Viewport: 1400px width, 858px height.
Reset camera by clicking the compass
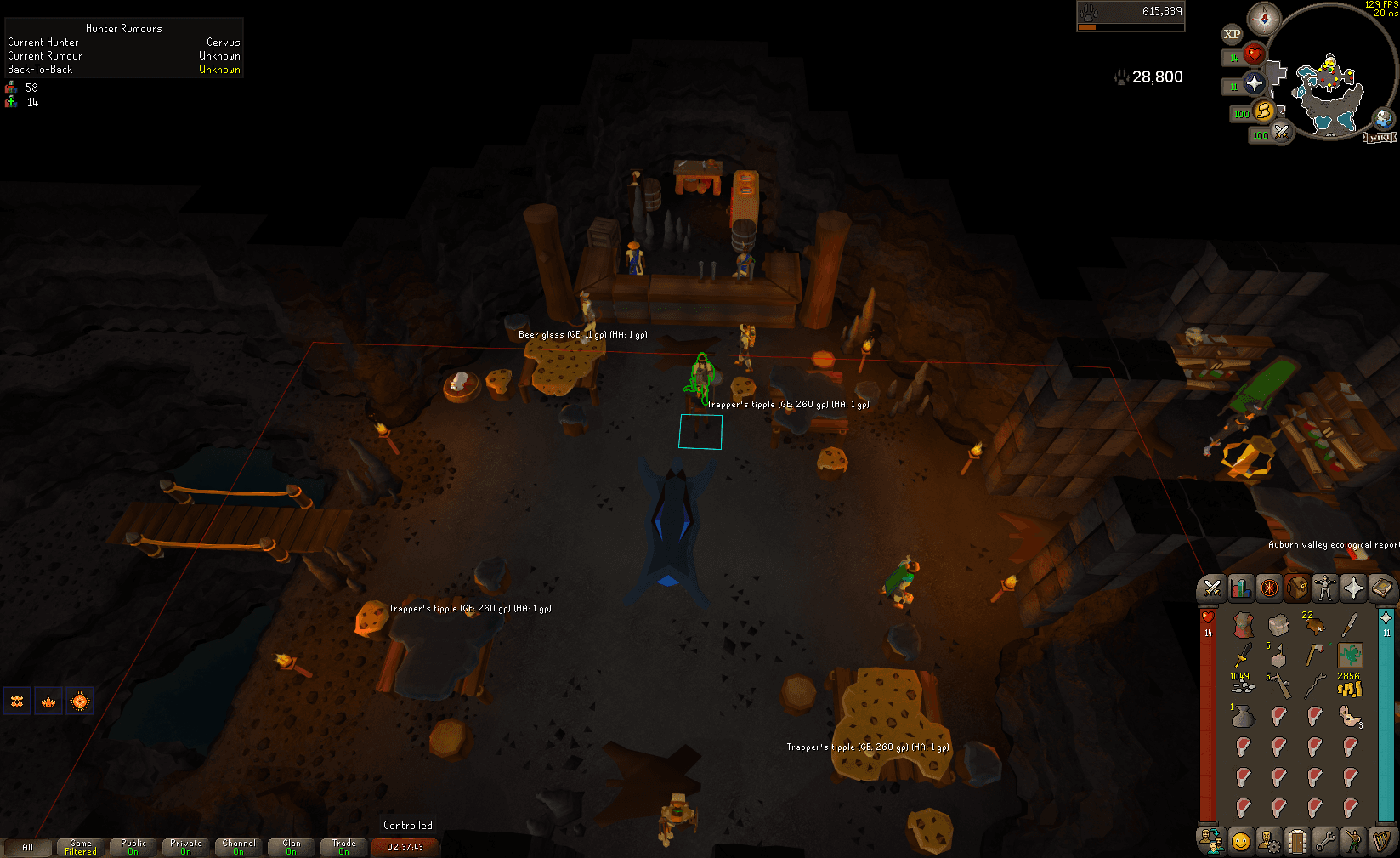click(1265, 19)
